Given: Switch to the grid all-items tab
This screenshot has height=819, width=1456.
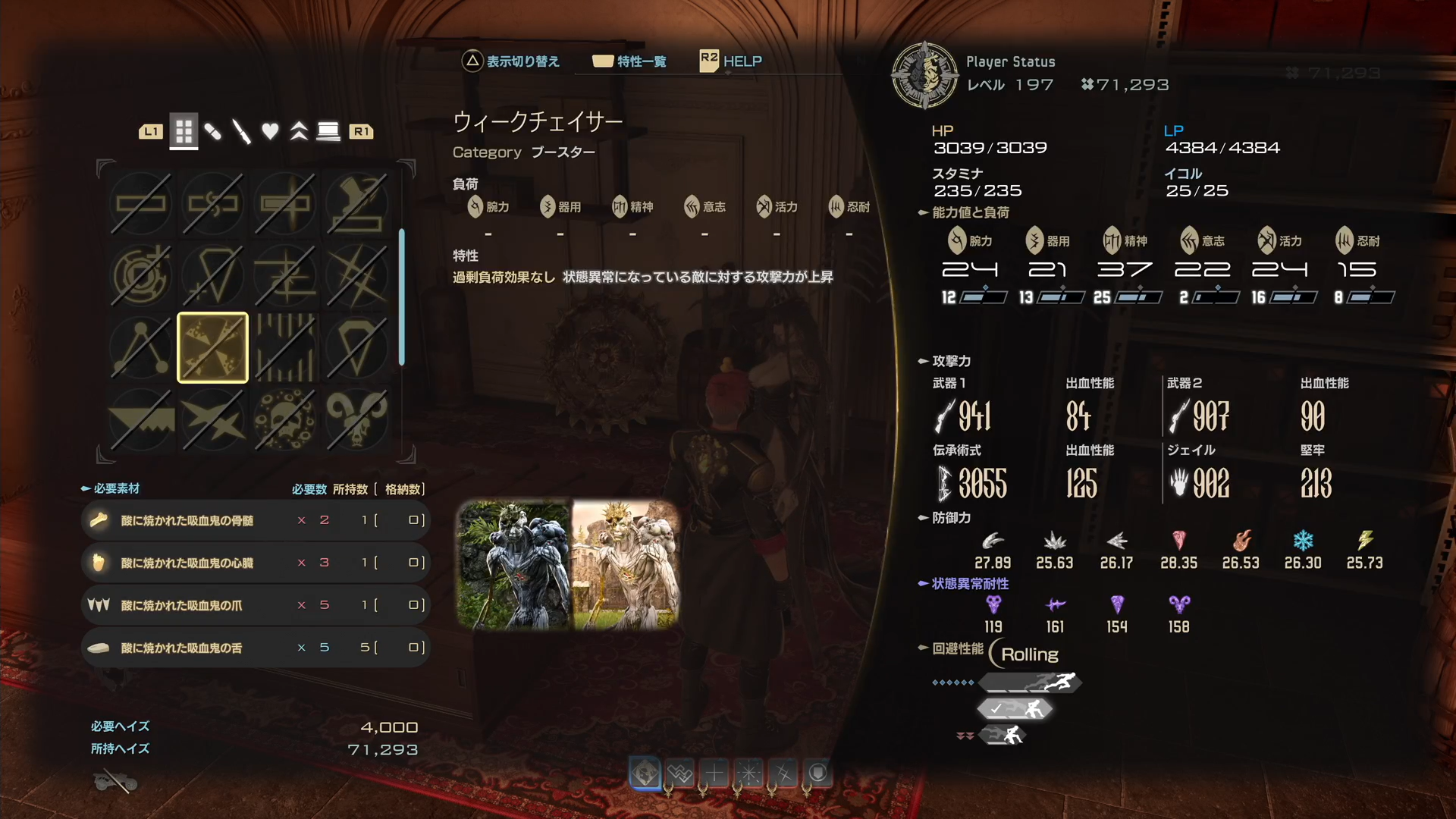Looking at the screenshot, I should tap(184, 132).
